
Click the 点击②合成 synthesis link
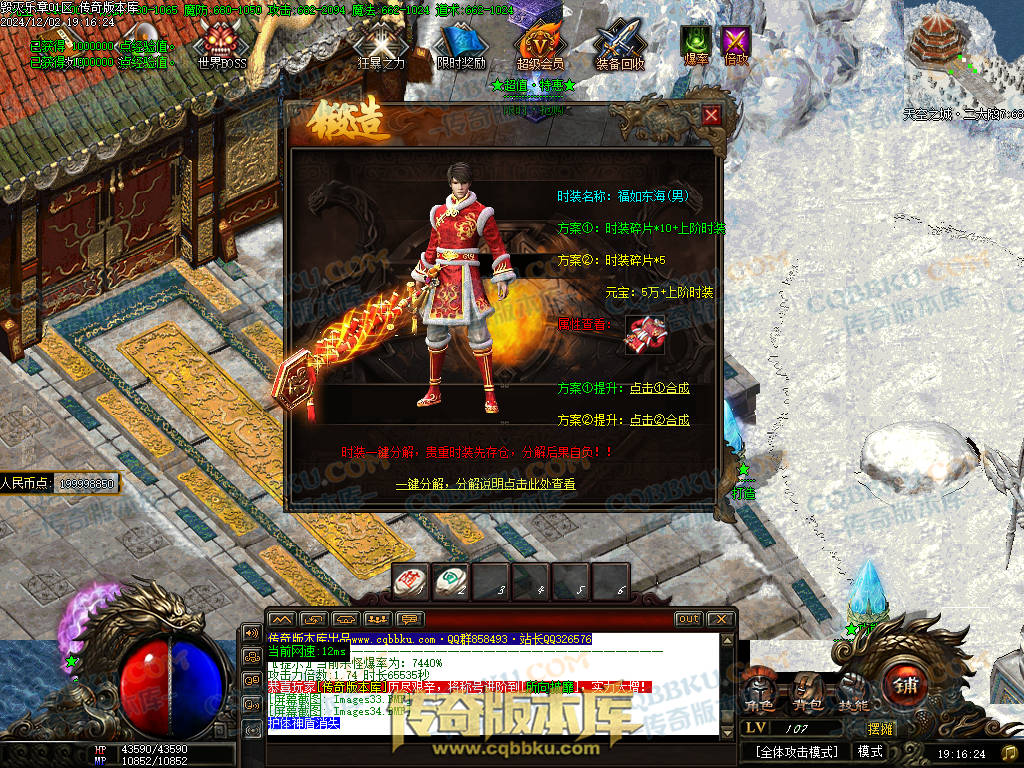pyautogui.click(x=659, y=420)
